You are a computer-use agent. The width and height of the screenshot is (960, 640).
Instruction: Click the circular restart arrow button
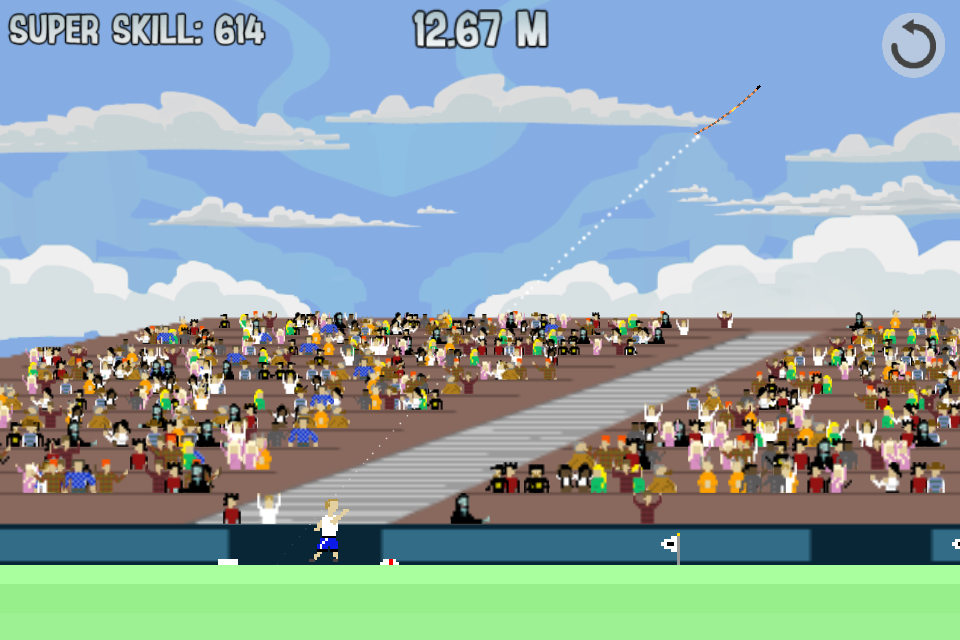913,45
